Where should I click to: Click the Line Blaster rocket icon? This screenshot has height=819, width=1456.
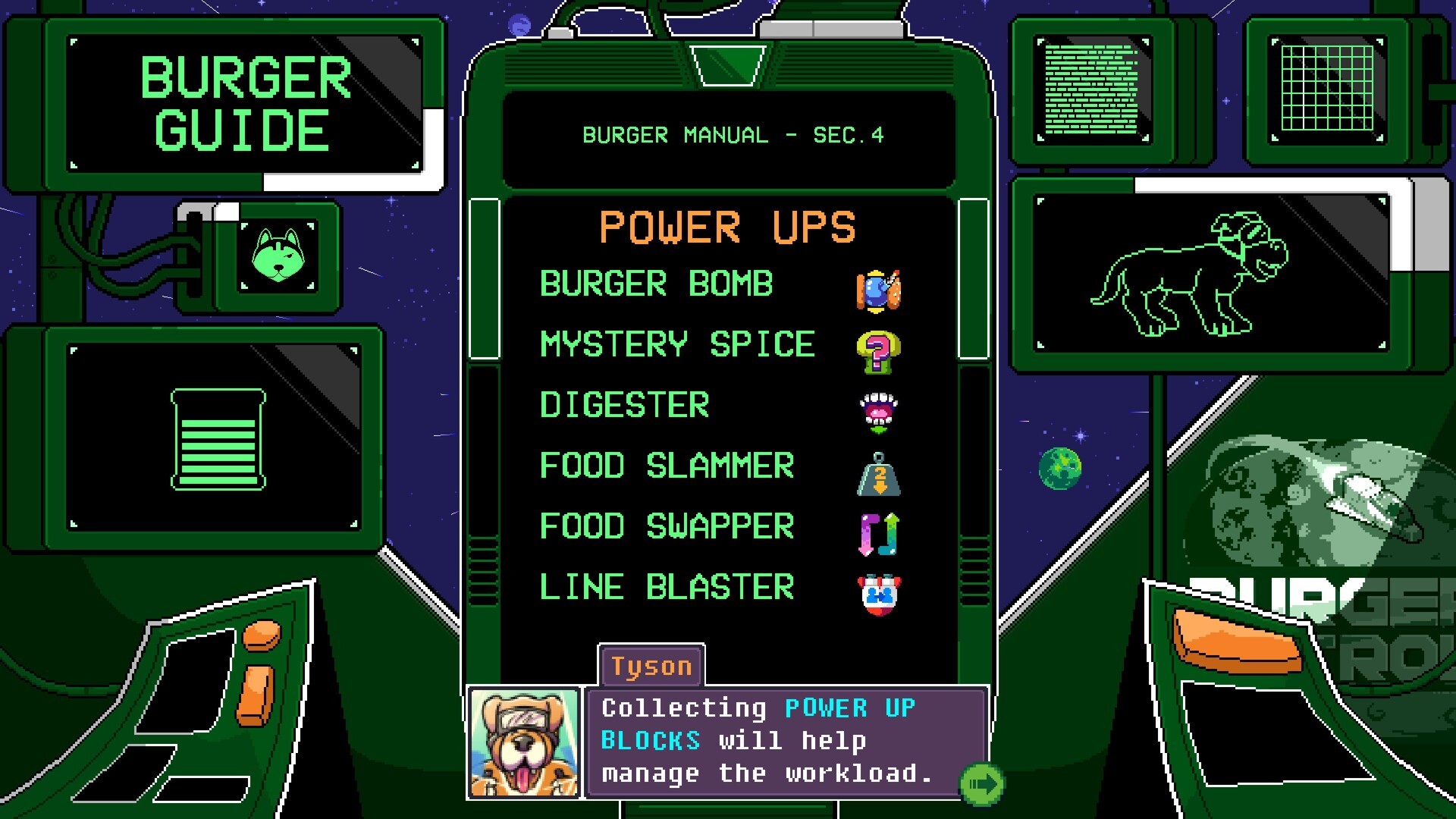tap(878, 595)
